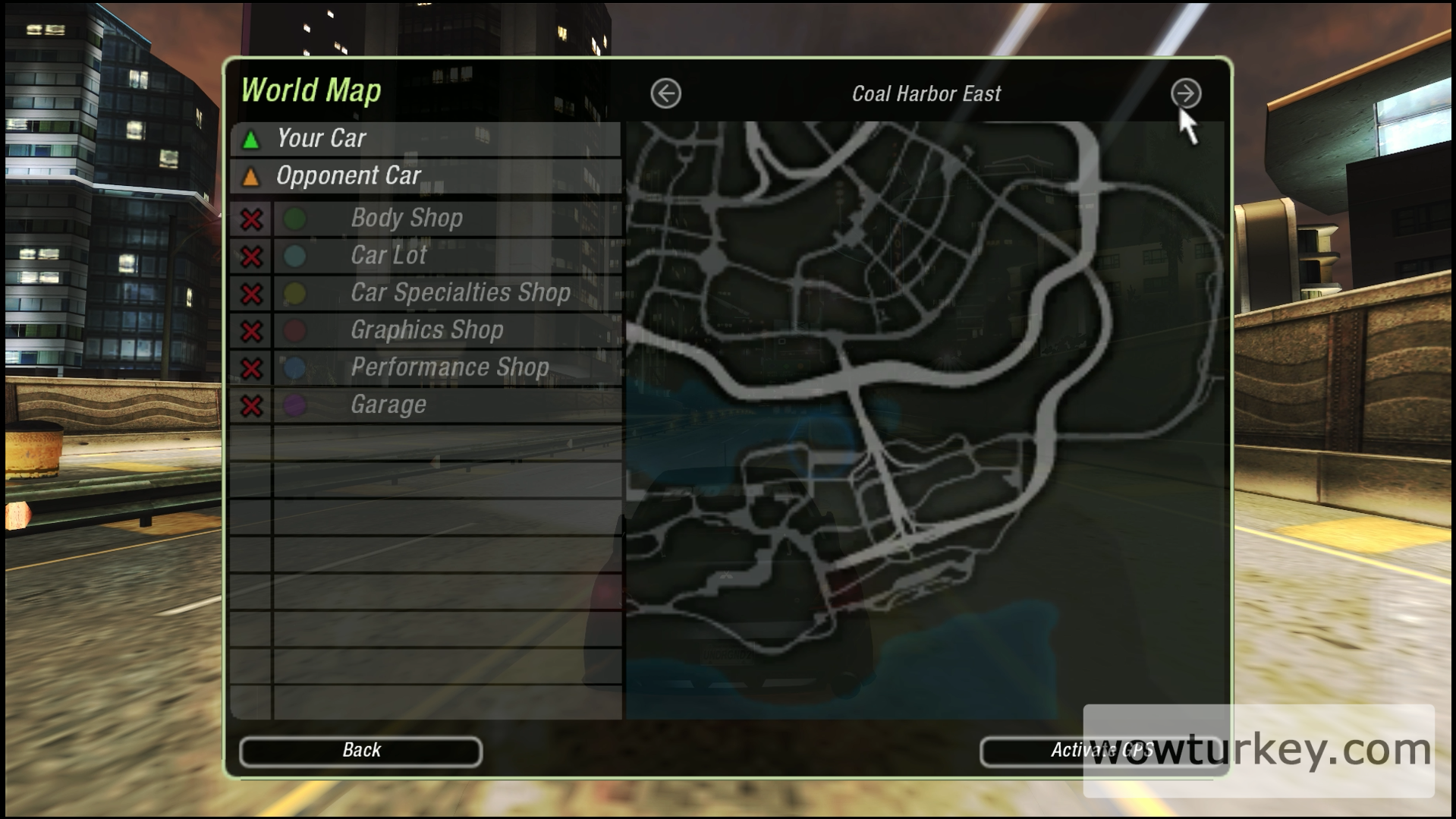Go back with the Back button
1456x819 pixels.
pos(360,751)
